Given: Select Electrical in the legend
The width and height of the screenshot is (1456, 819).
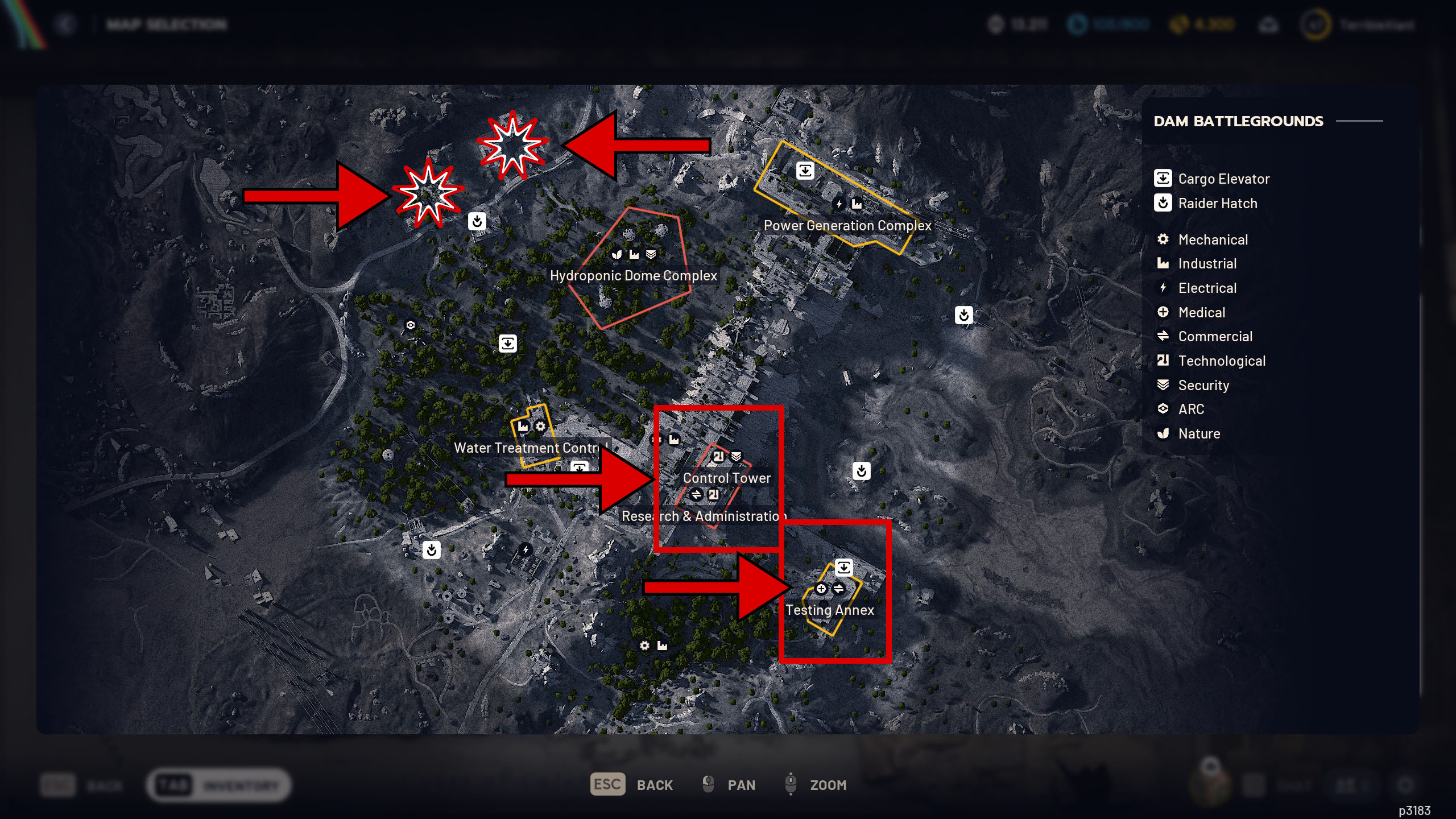Looking at the screenshot, I should click(x=1207, y=288).
